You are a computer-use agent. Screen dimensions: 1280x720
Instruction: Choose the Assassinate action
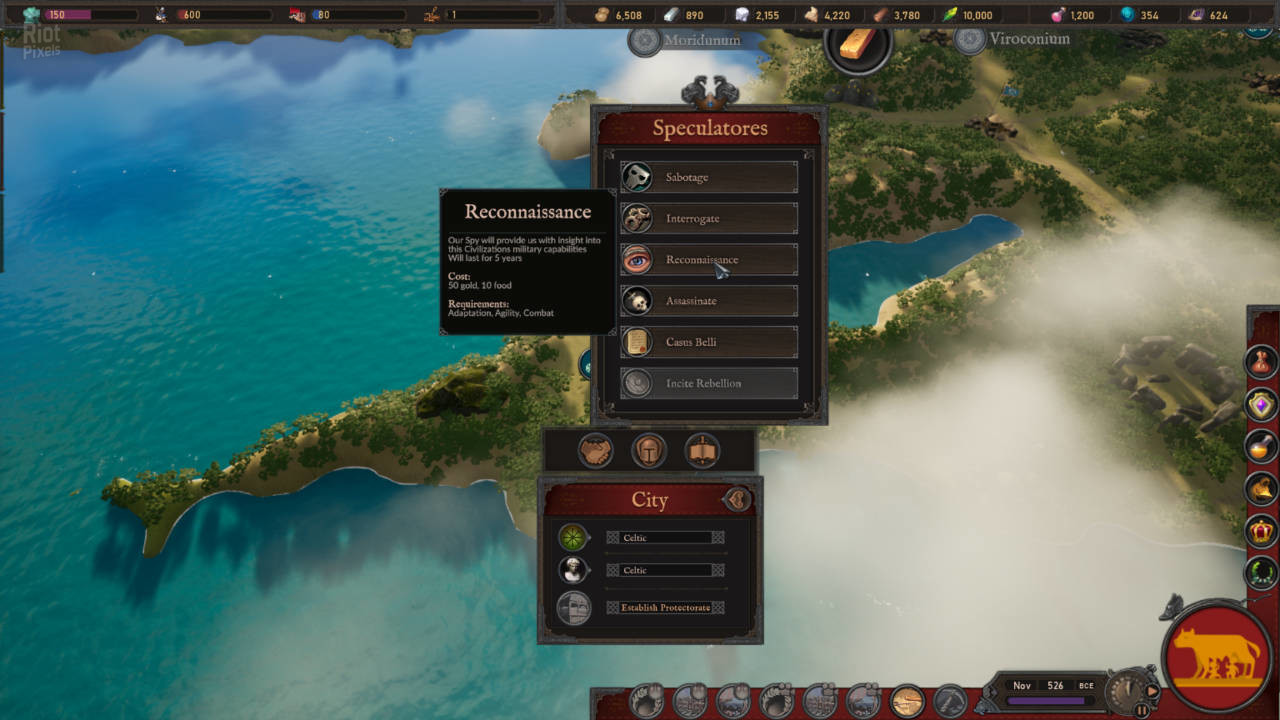pos(709,301)
